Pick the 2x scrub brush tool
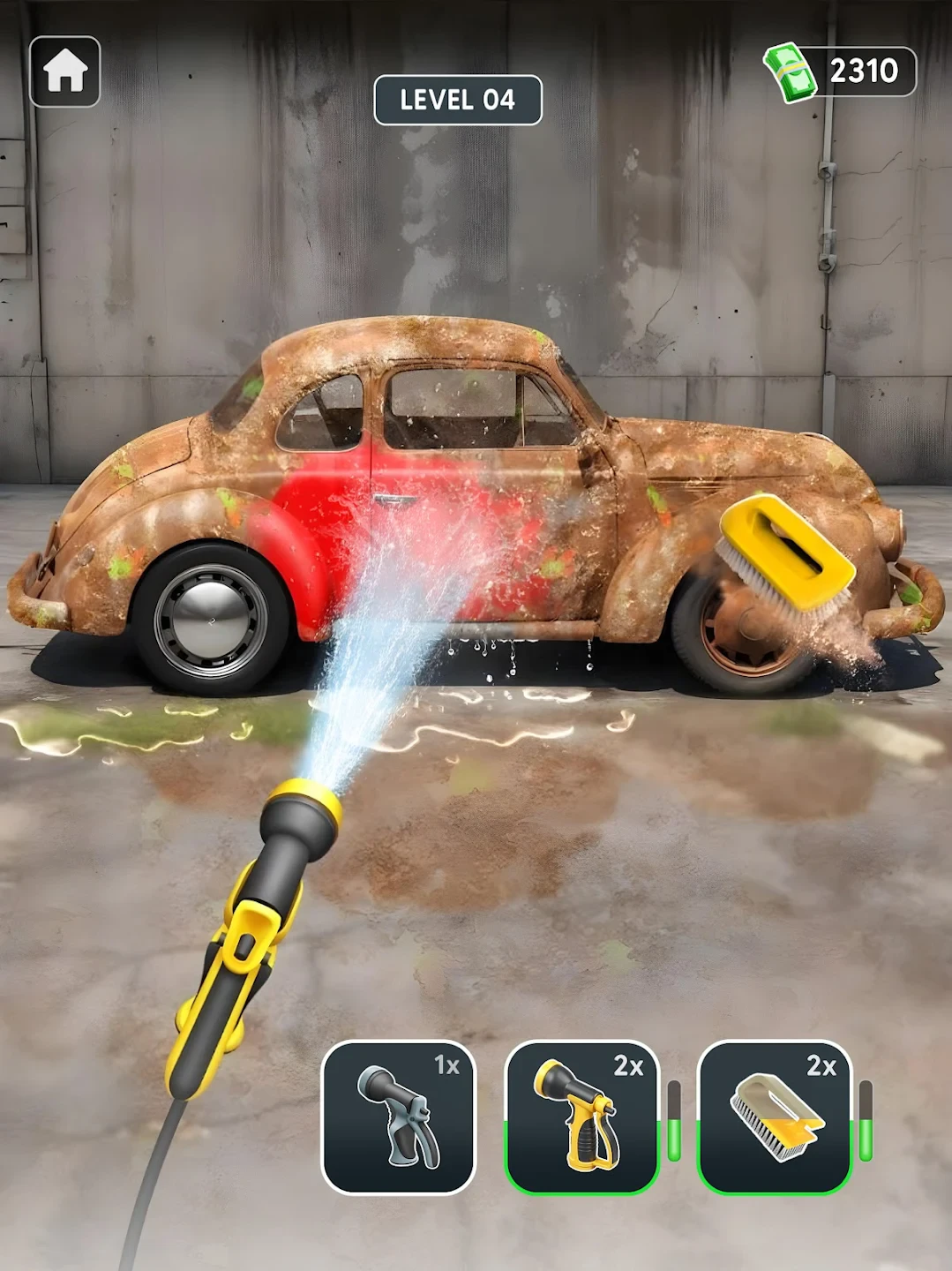952x1271 pixels. 775,1117
